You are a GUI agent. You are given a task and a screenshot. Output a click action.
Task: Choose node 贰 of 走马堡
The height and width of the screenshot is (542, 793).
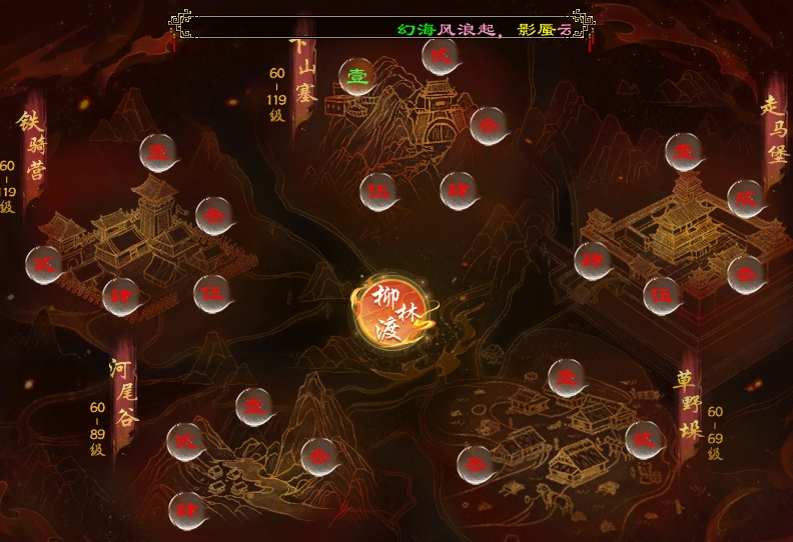(x=745, y=199)
